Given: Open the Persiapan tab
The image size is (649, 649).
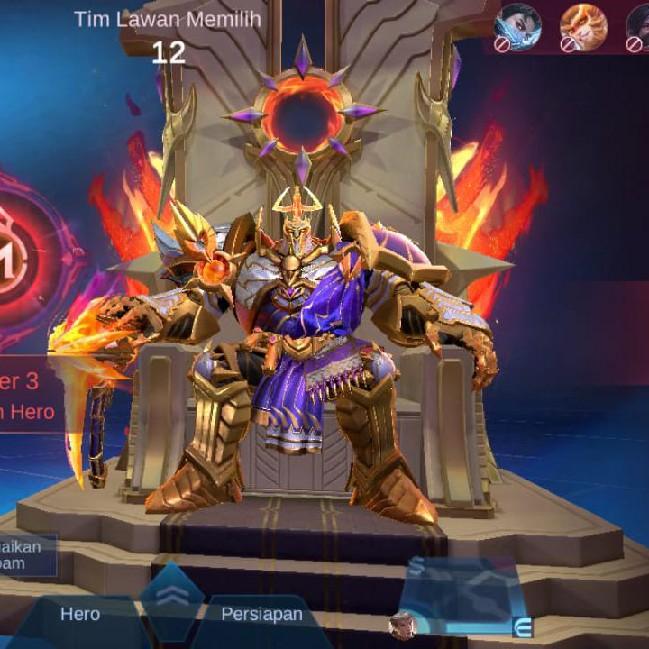Looking at the screenshot, I should coord(261,614).
